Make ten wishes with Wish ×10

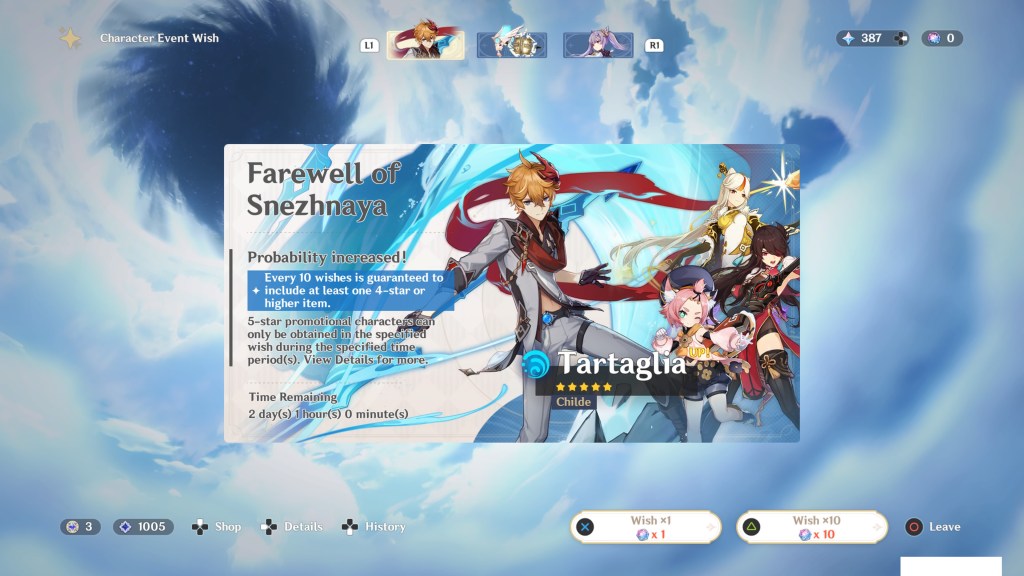[811, 527]
